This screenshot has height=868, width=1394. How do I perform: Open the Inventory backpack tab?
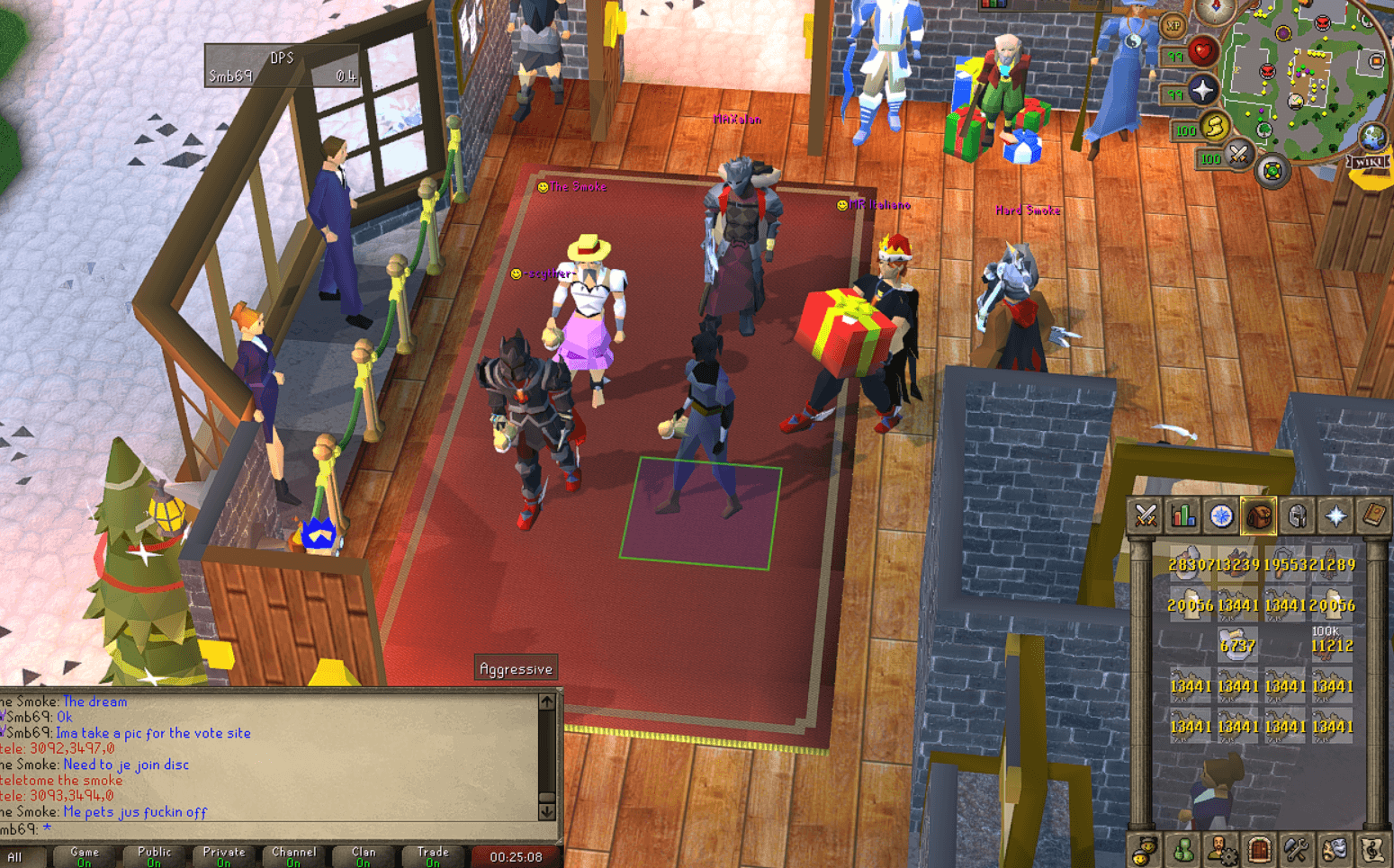click(x=1259, y=516)
